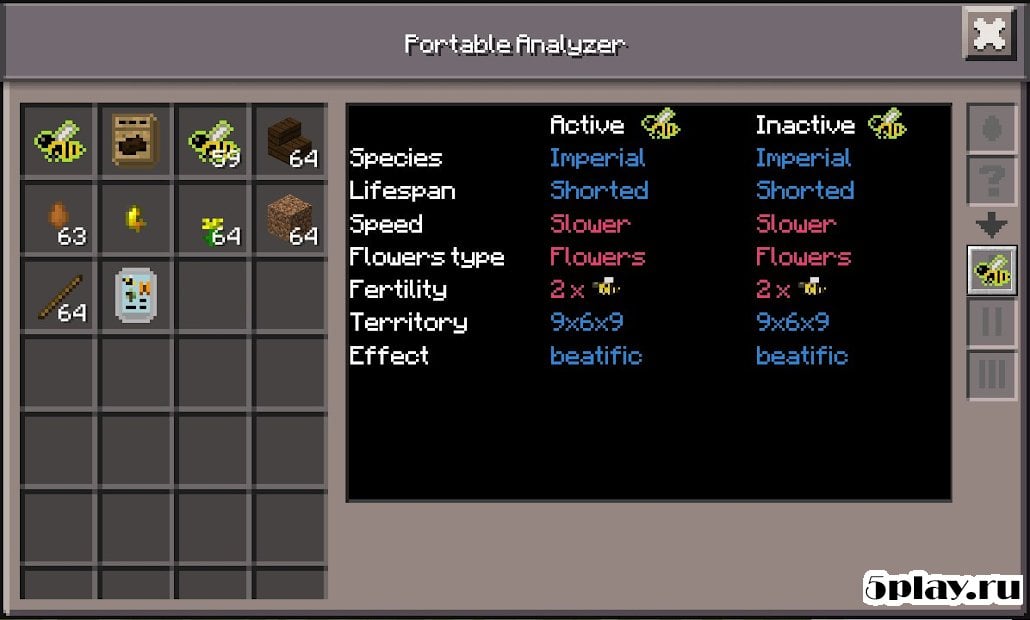Select the stack of 64 sticks
Viewport: 1030px width, 620px height.
[59, 297]
